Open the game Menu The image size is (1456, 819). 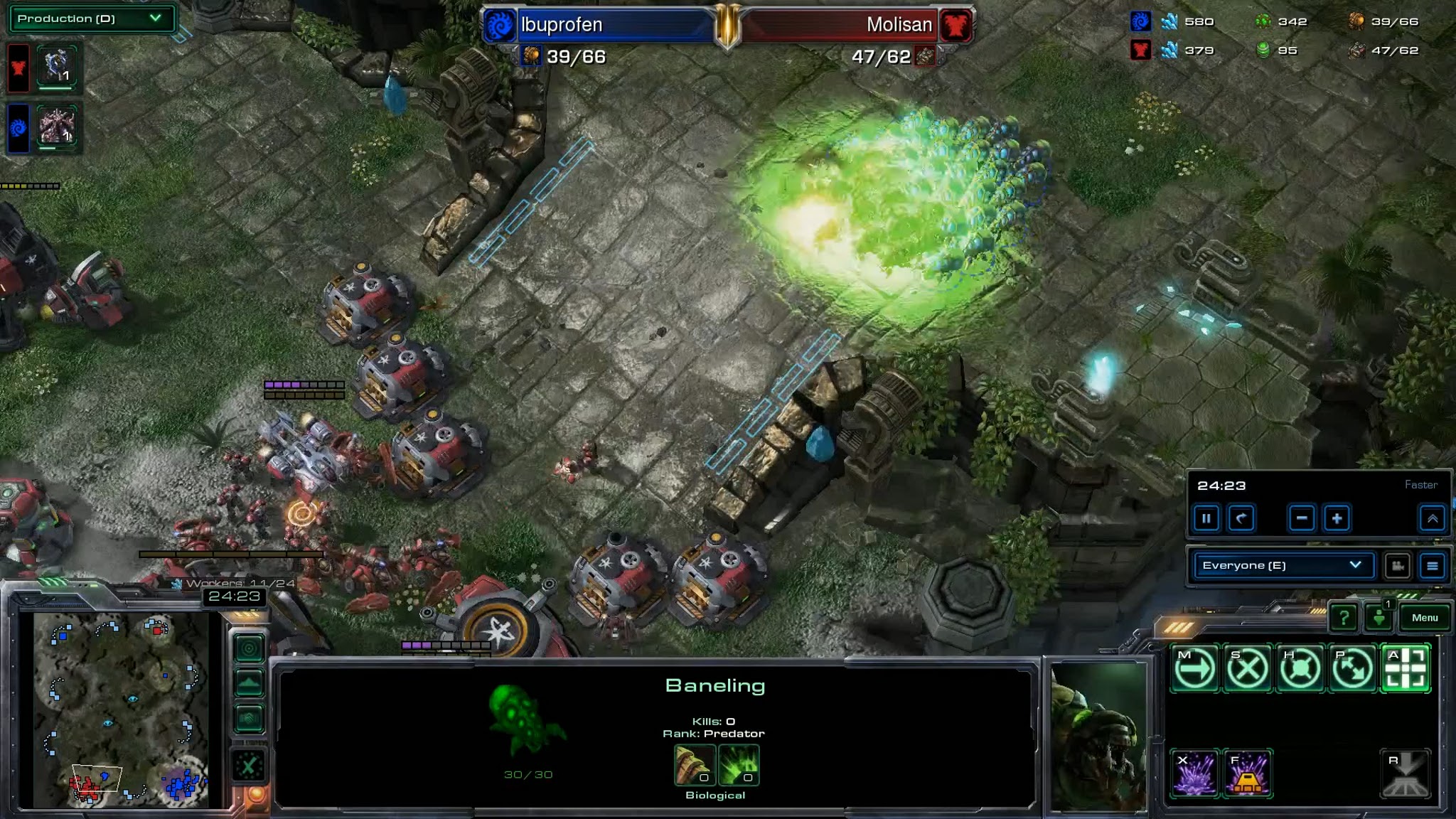(x=1425, y=618)
